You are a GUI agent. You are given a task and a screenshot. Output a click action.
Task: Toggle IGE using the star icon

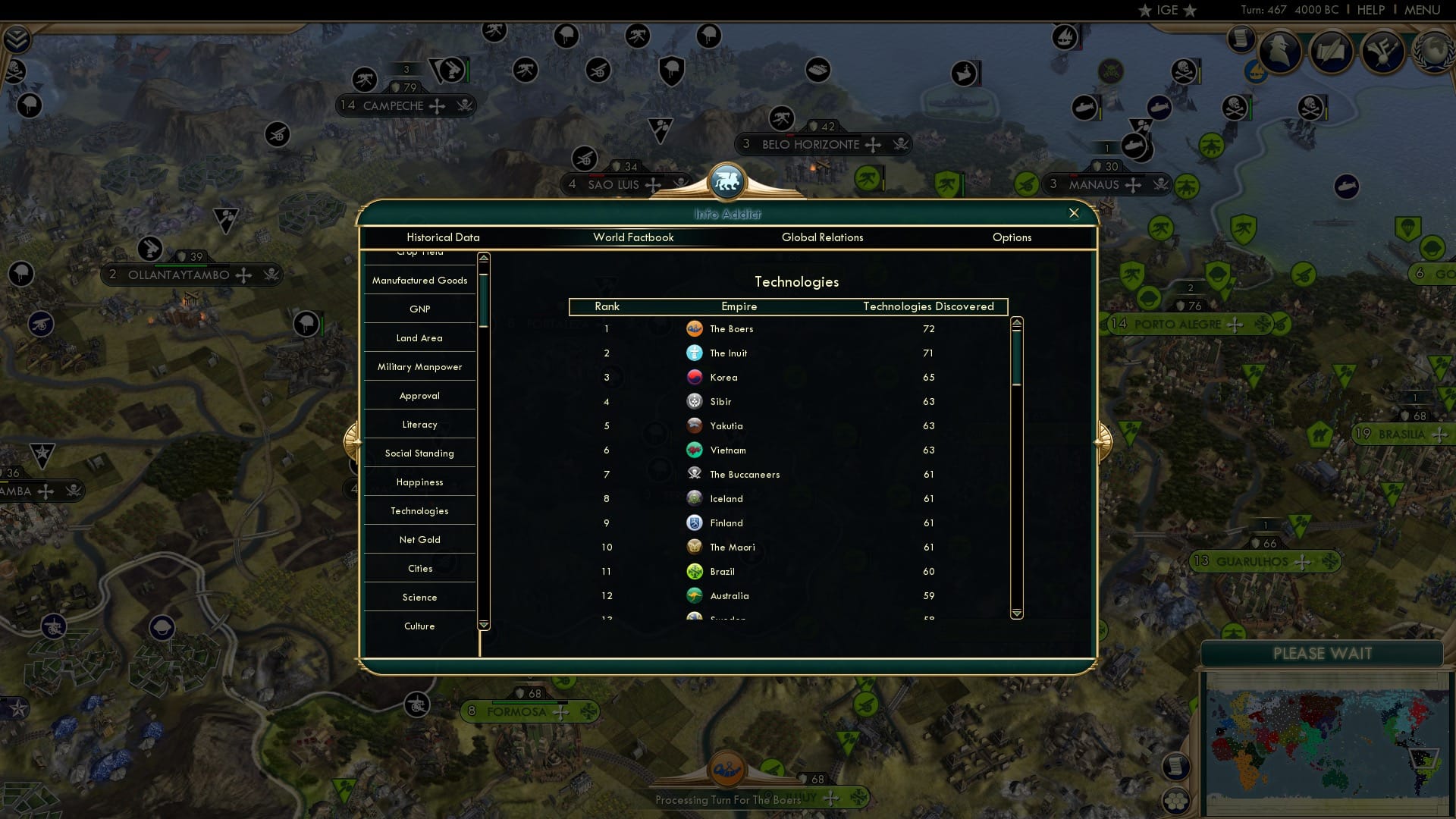coord(1145,10)
